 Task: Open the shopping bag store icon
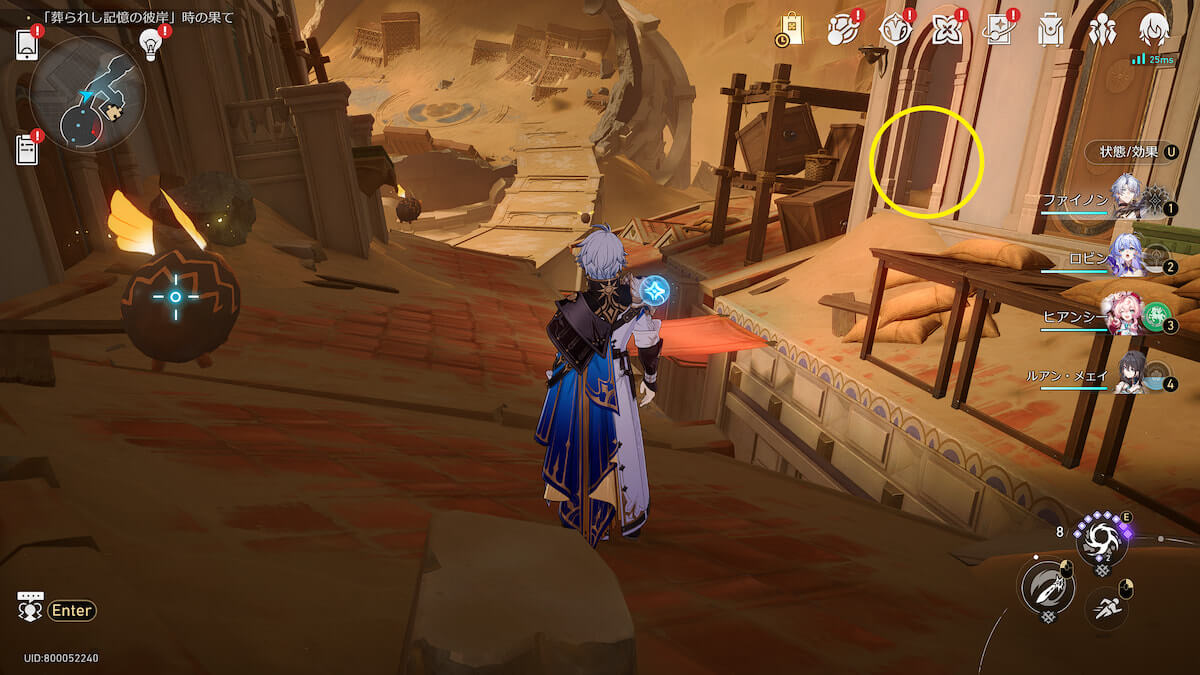791,30
